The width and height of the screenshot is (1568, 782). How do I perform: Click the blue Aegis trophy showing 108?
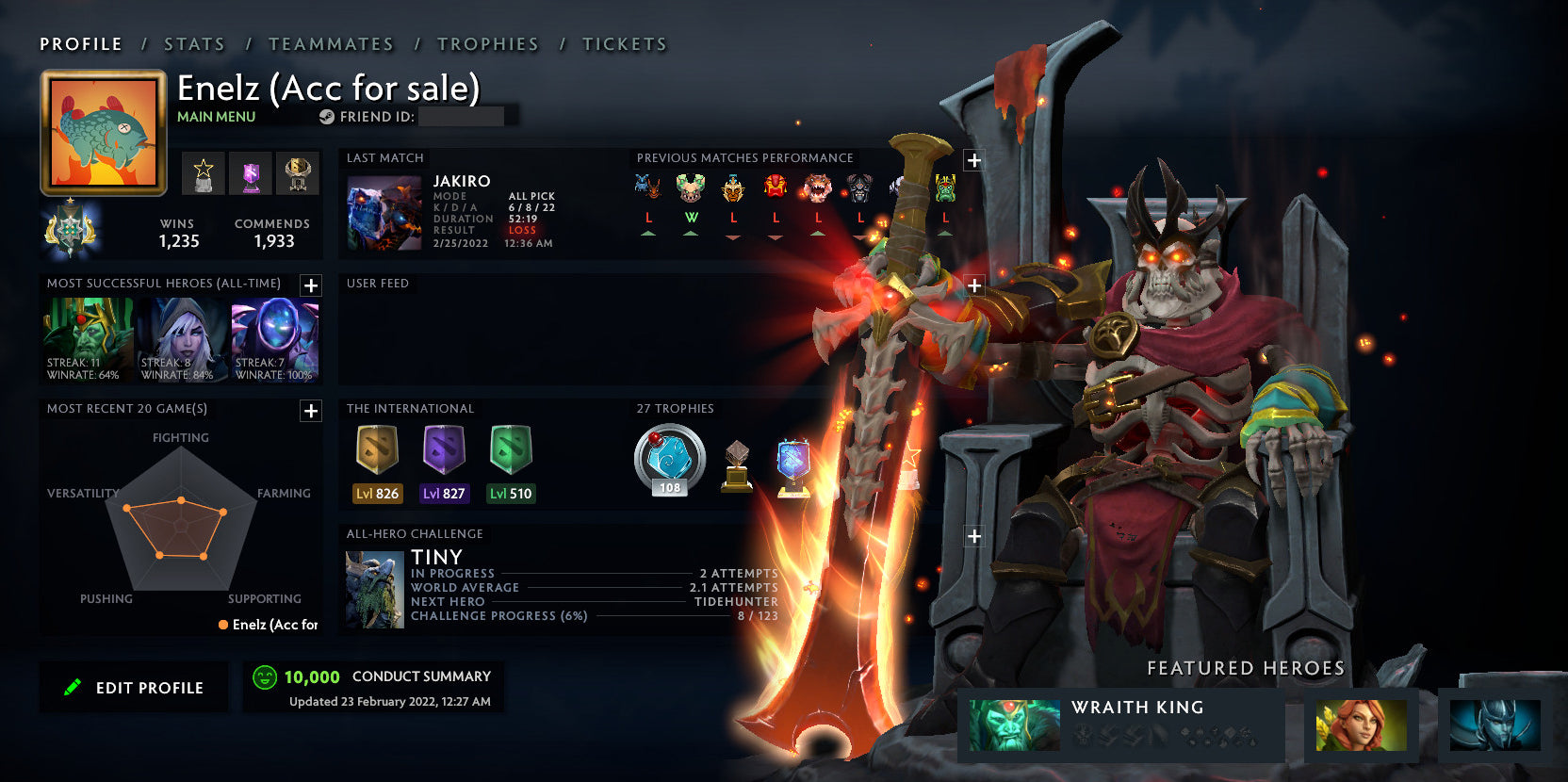pos(668,461)
